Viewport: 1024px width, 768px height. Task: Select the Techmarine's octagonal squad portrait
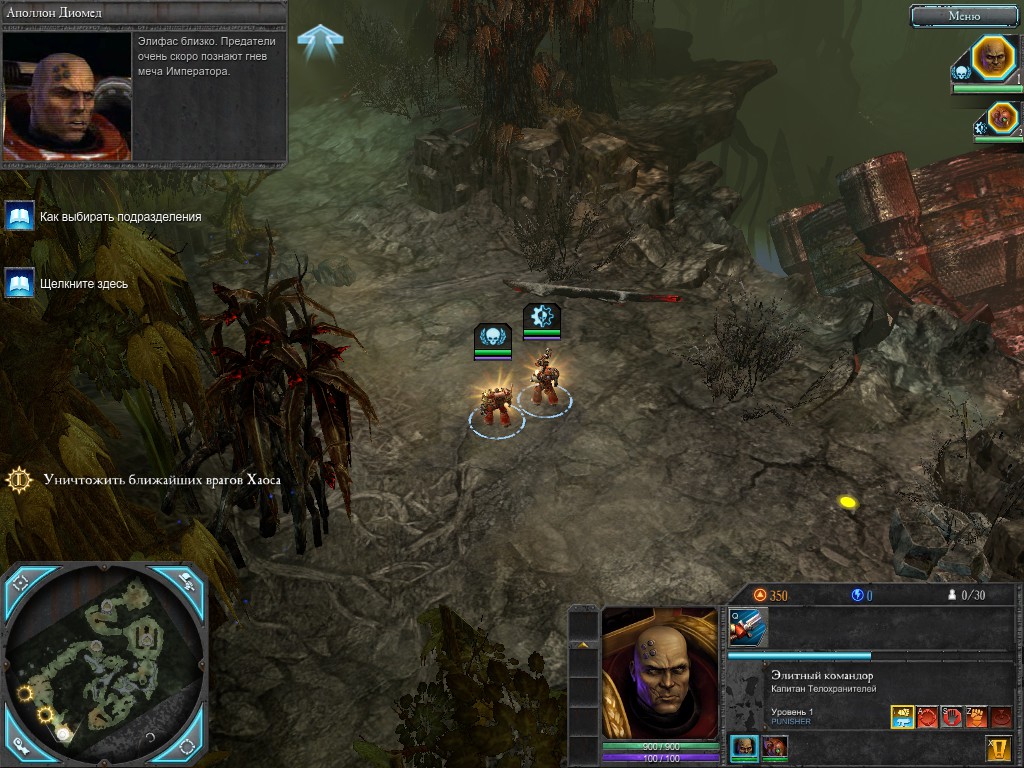1001,119
